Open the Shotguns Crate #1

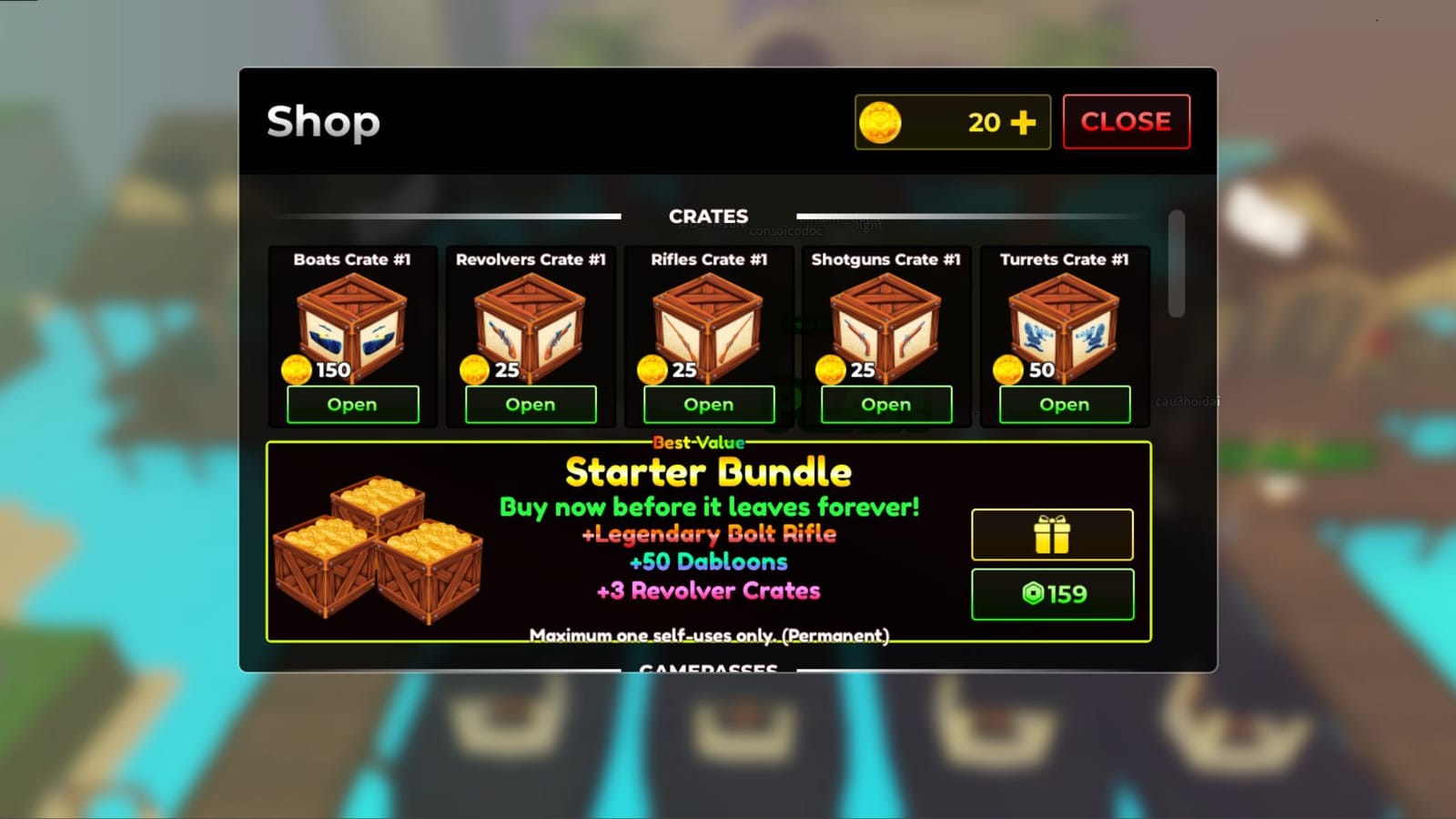[x=885, y=404]
